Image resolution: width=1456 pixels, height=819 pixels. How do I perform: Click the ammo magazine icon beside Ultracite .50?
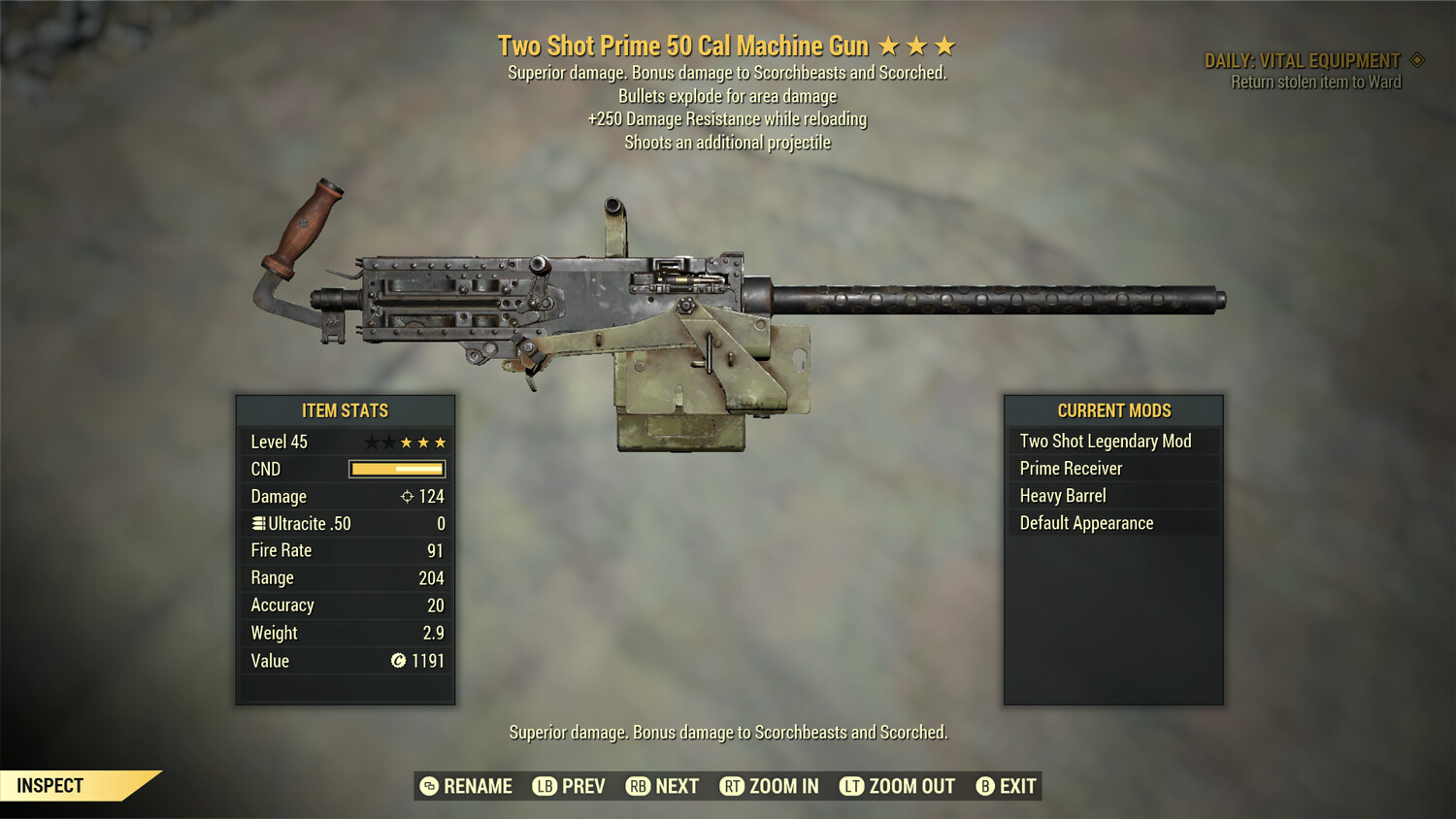[257, 523]
